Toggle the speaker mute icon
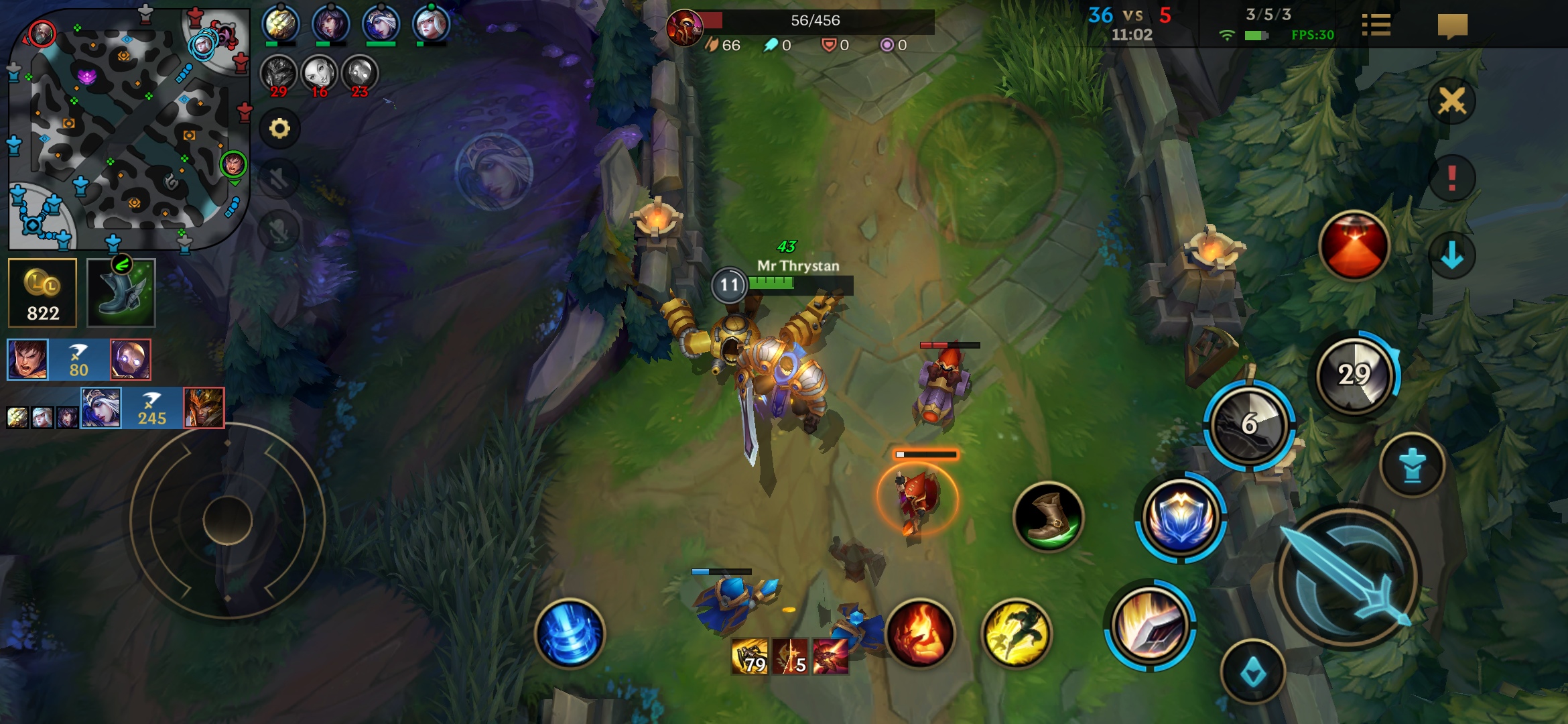Viewport: 1568px width, 724px height. (278, 179)
